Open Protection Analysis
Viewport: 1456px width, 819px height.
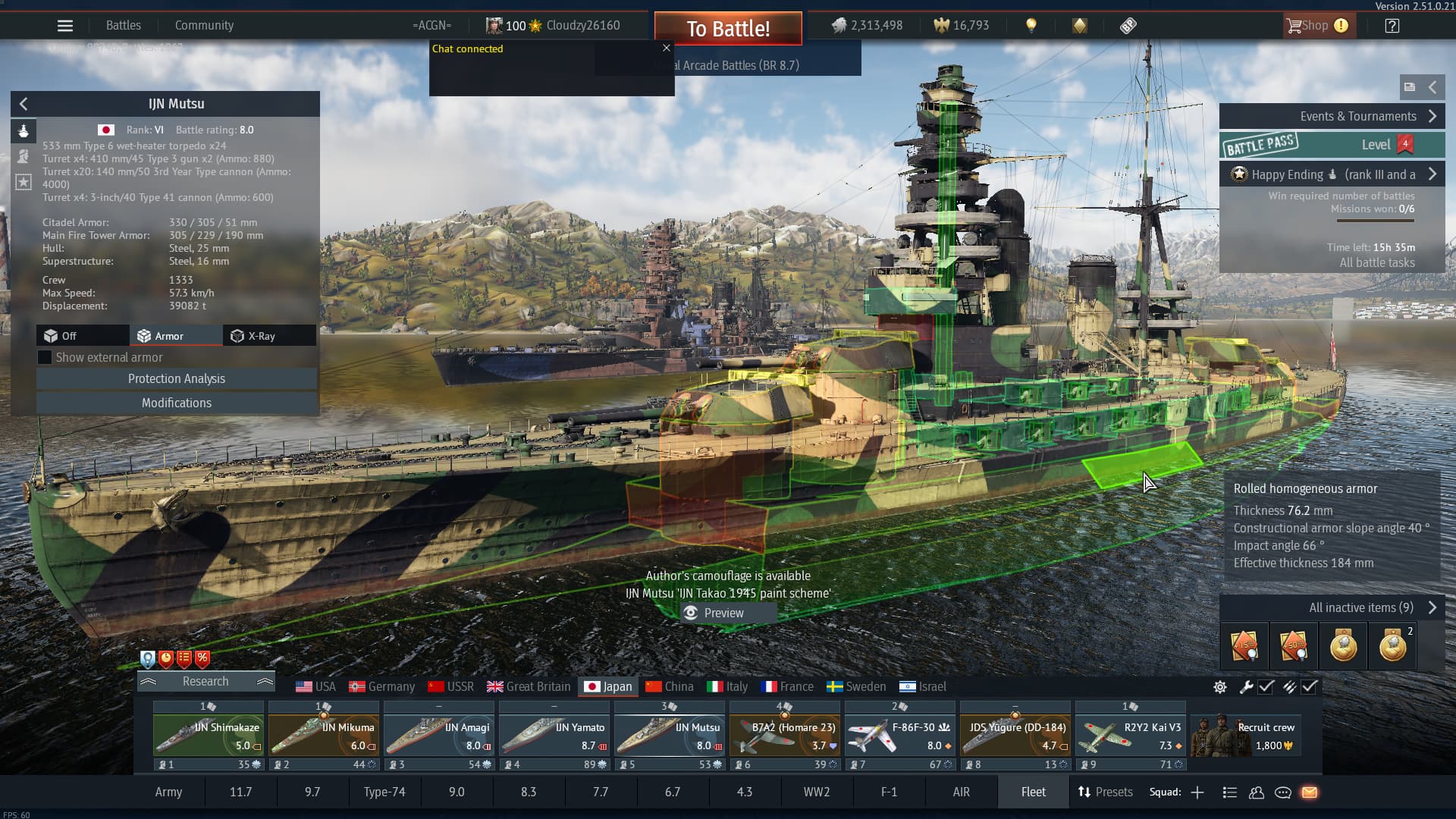click(176, 378)
